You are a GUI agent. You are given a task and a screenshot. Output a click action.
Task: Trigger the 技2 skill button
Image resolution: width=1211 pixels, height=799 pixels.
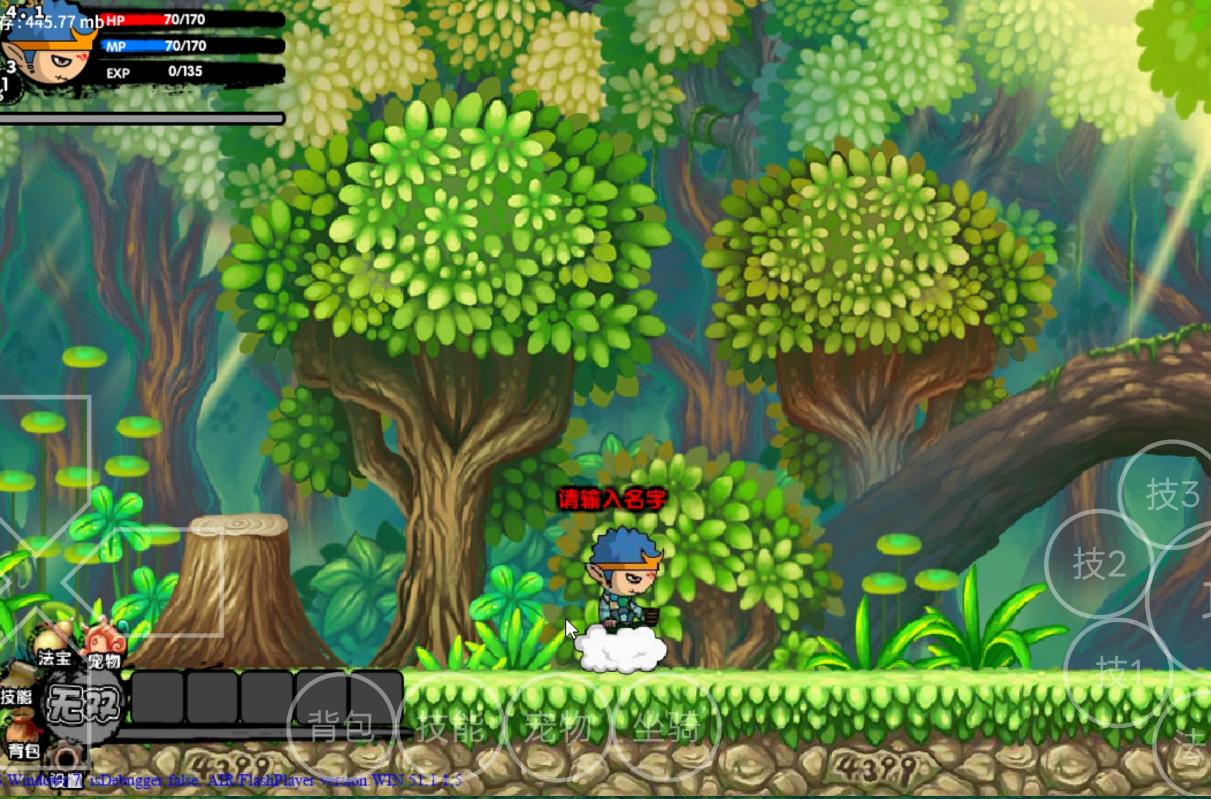1099,564
